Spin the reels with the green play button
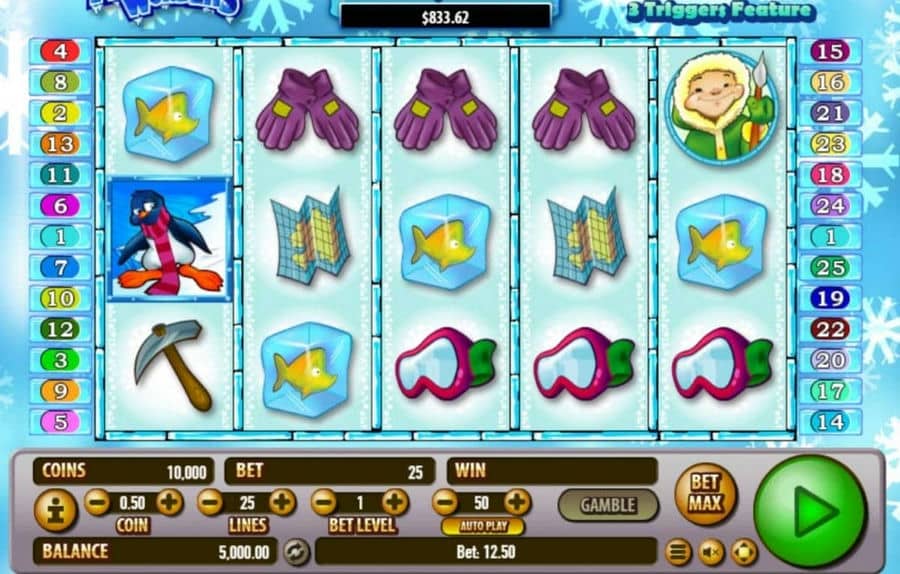Viewport: 900px width, 574px height. click(809, 510)
